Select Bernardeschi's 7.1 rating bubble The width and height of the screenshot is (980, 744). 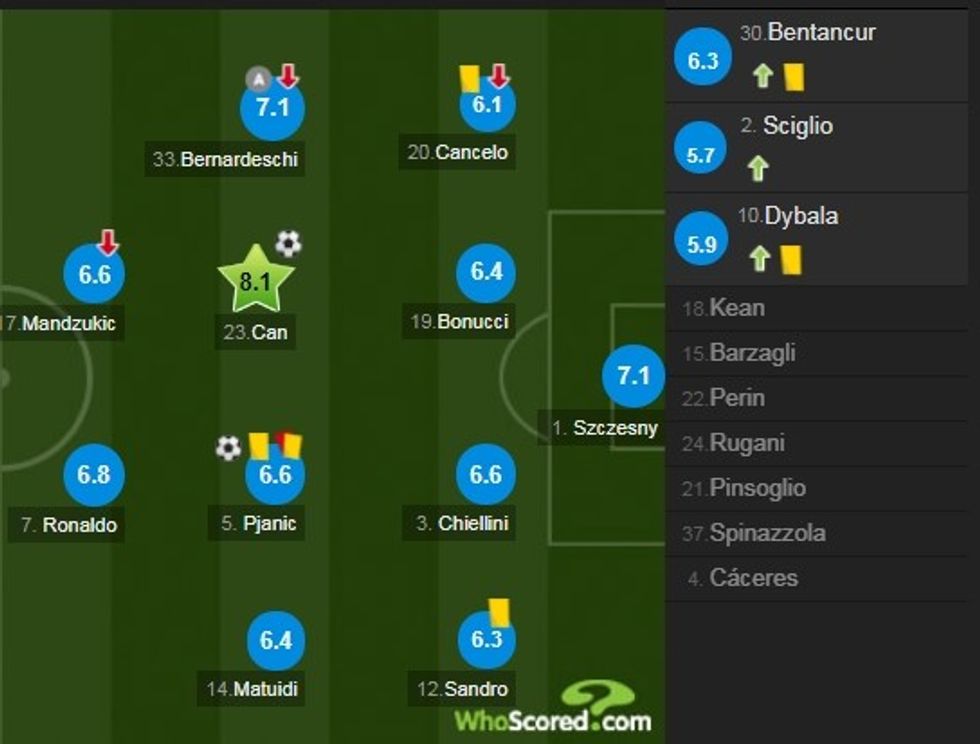point(272,108)
